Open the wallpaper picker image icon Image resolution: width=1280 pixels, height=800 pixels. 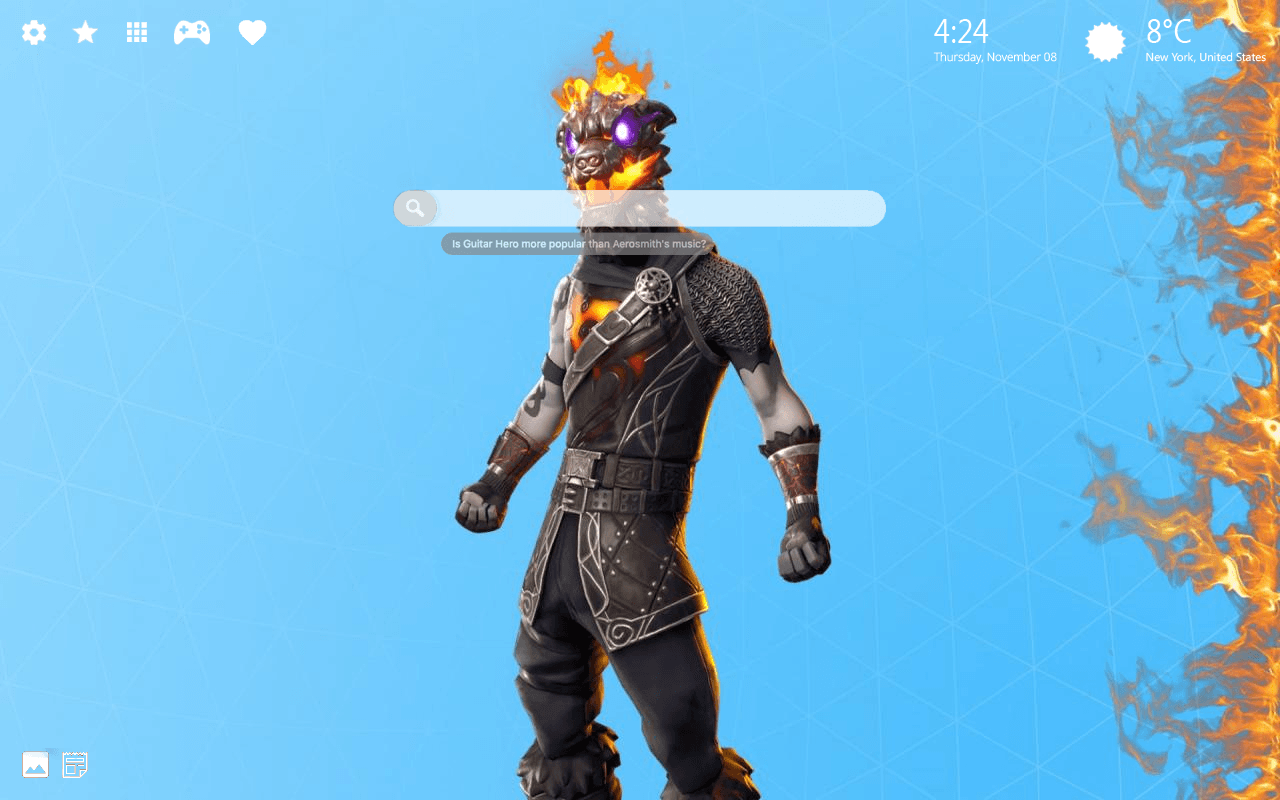pos(36,764)
